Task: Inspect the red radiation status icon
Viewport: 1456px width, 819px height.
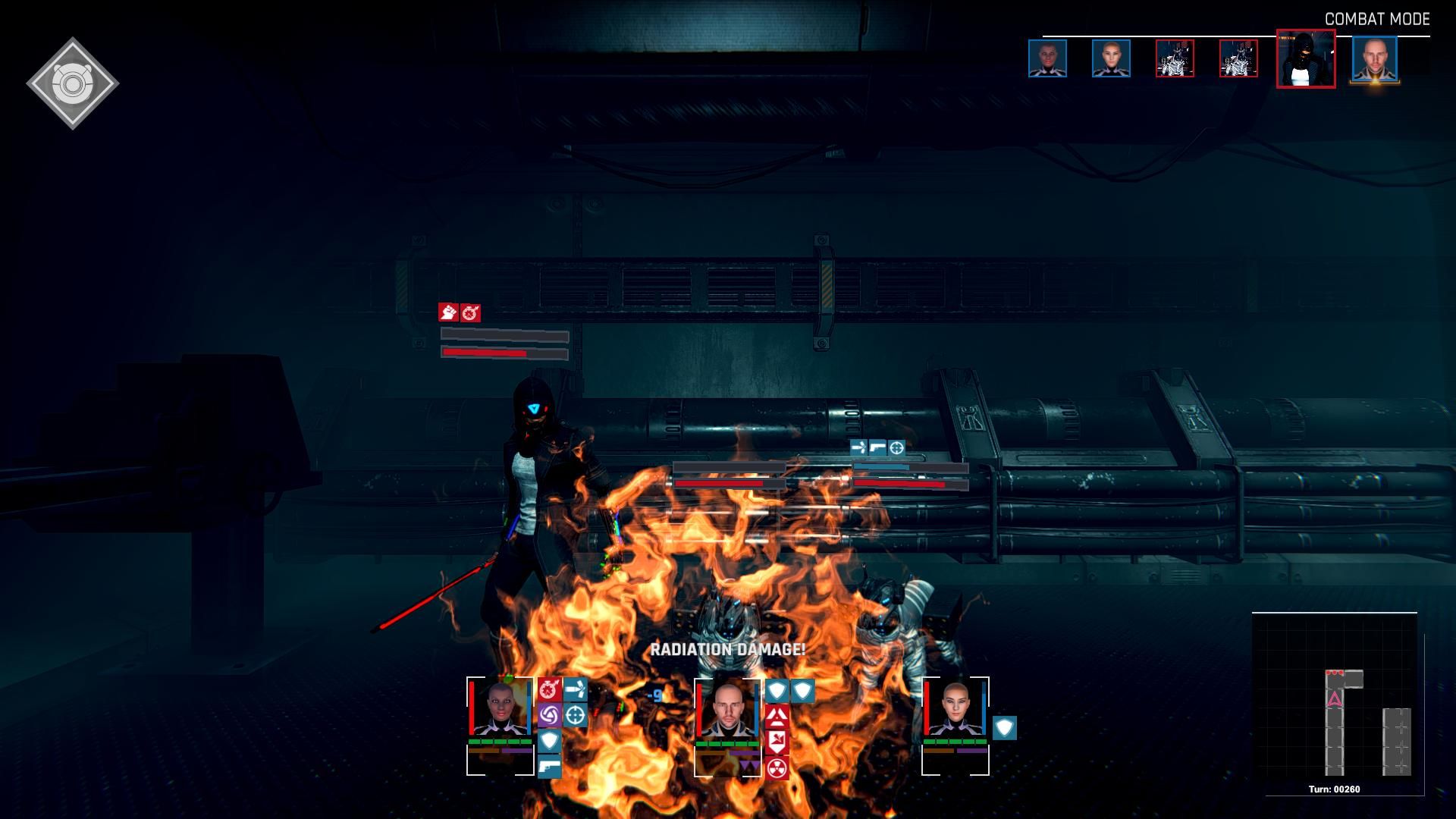Action: (777, 767)
